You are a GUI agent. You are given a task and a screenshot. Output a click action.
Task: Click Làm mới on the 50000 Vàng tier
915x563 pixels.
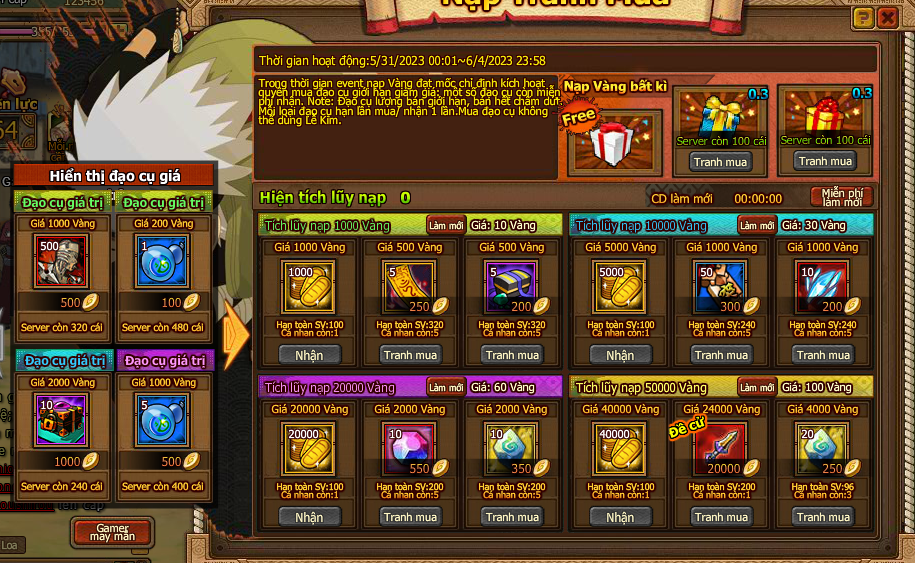click(x=756, y=387)
